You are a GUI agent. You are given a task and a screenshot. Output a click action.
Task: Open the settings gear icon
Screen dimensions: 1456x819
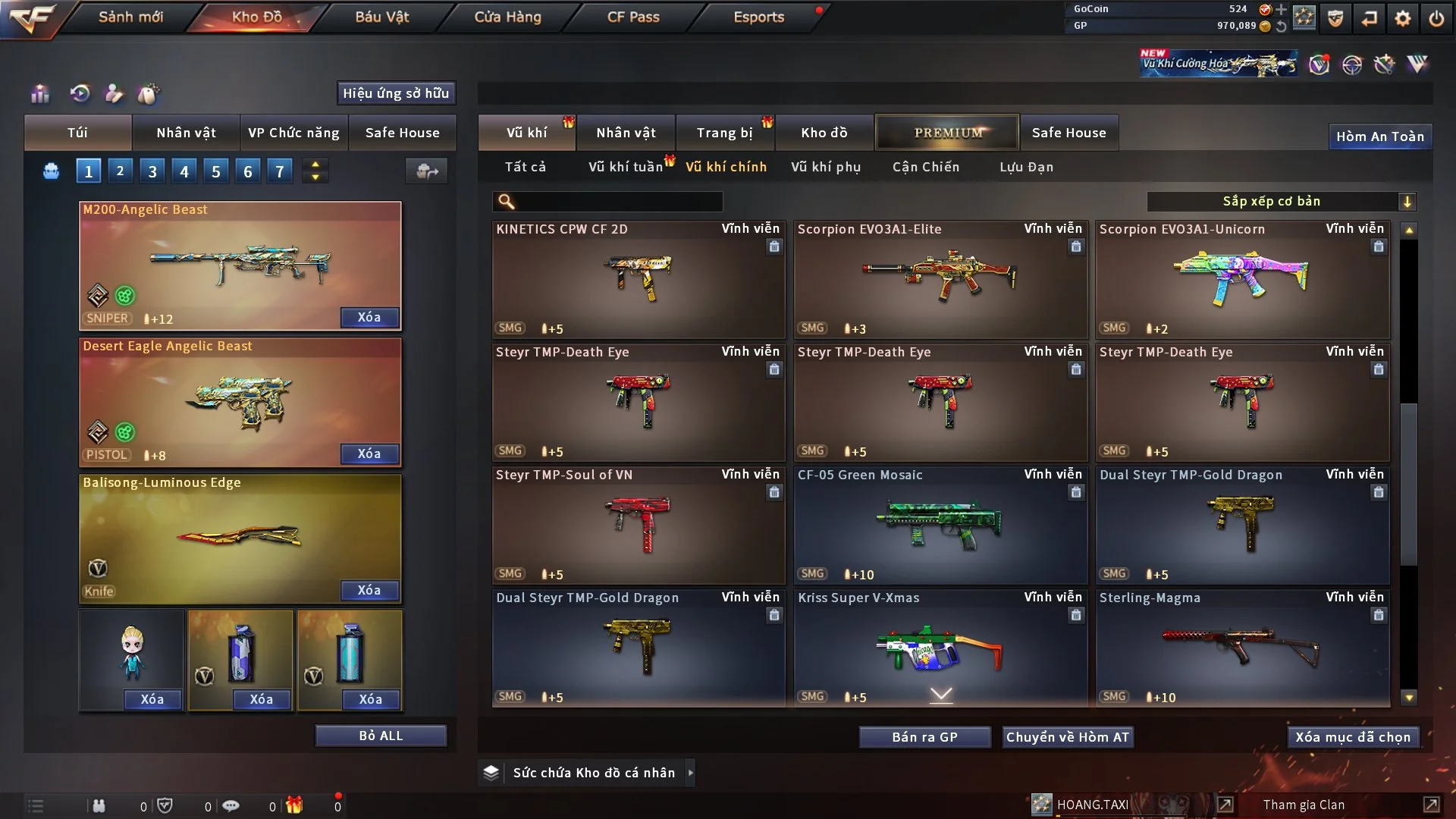click(x=1402, y=18)
